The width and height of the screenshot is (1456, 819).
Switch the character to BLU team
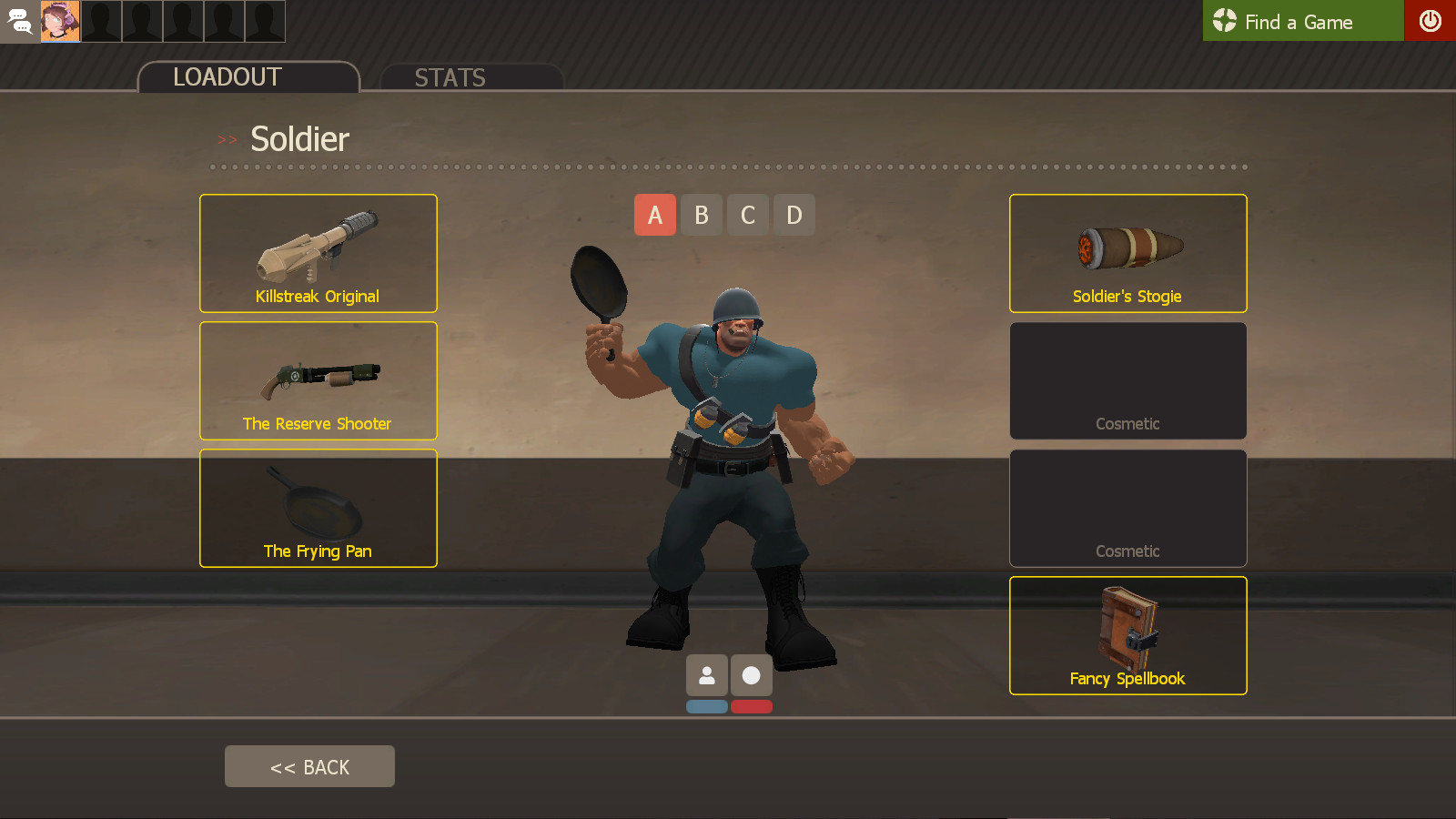click(x=706, y=706)
